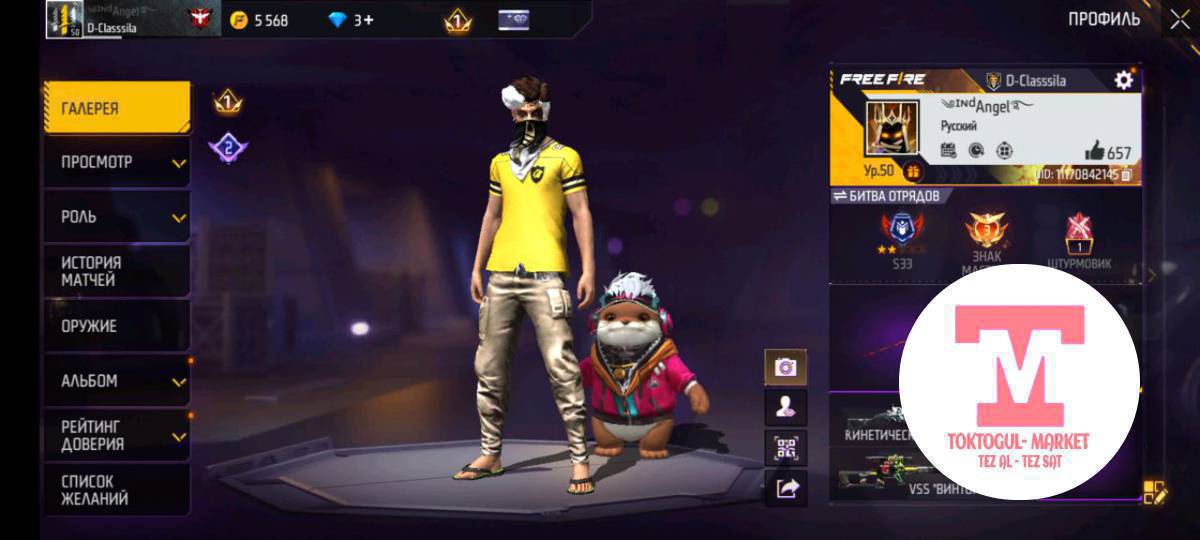Add diamonds with the plus button
This screenshot has height=540, width=1200.
368,20
